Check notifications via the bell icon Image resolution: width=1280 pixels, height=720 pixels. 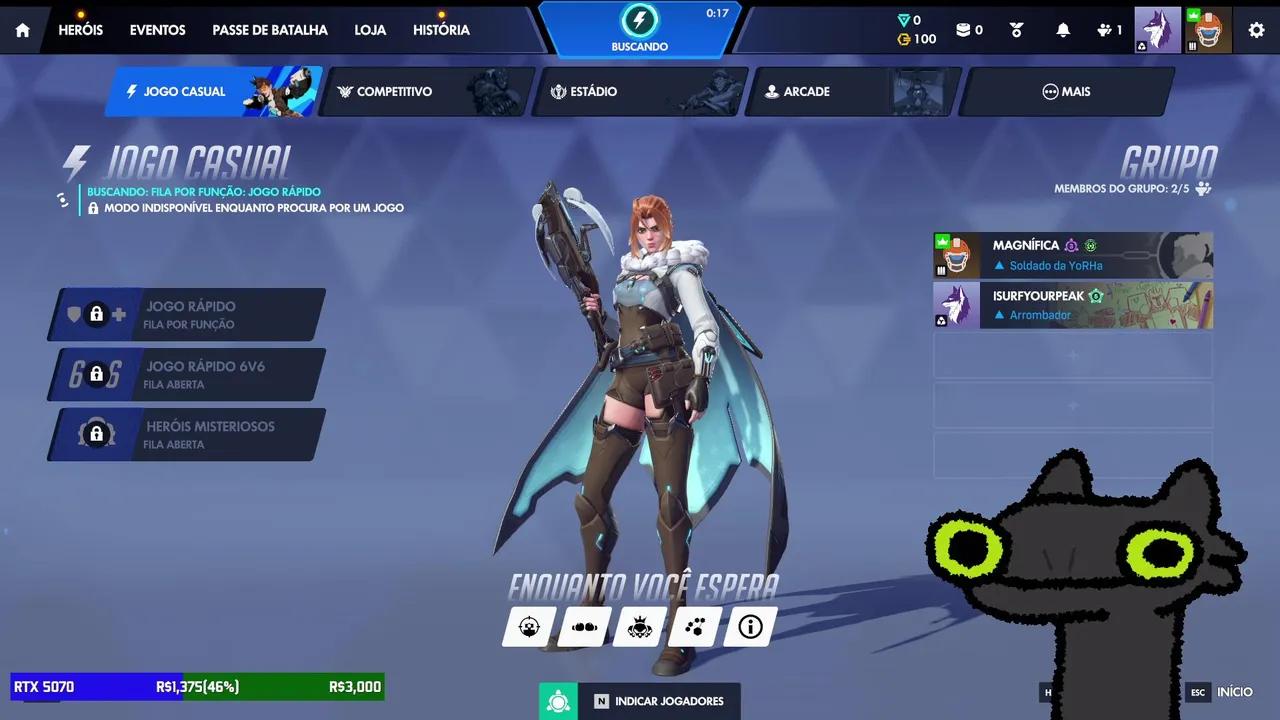[x=1062, y=30]
